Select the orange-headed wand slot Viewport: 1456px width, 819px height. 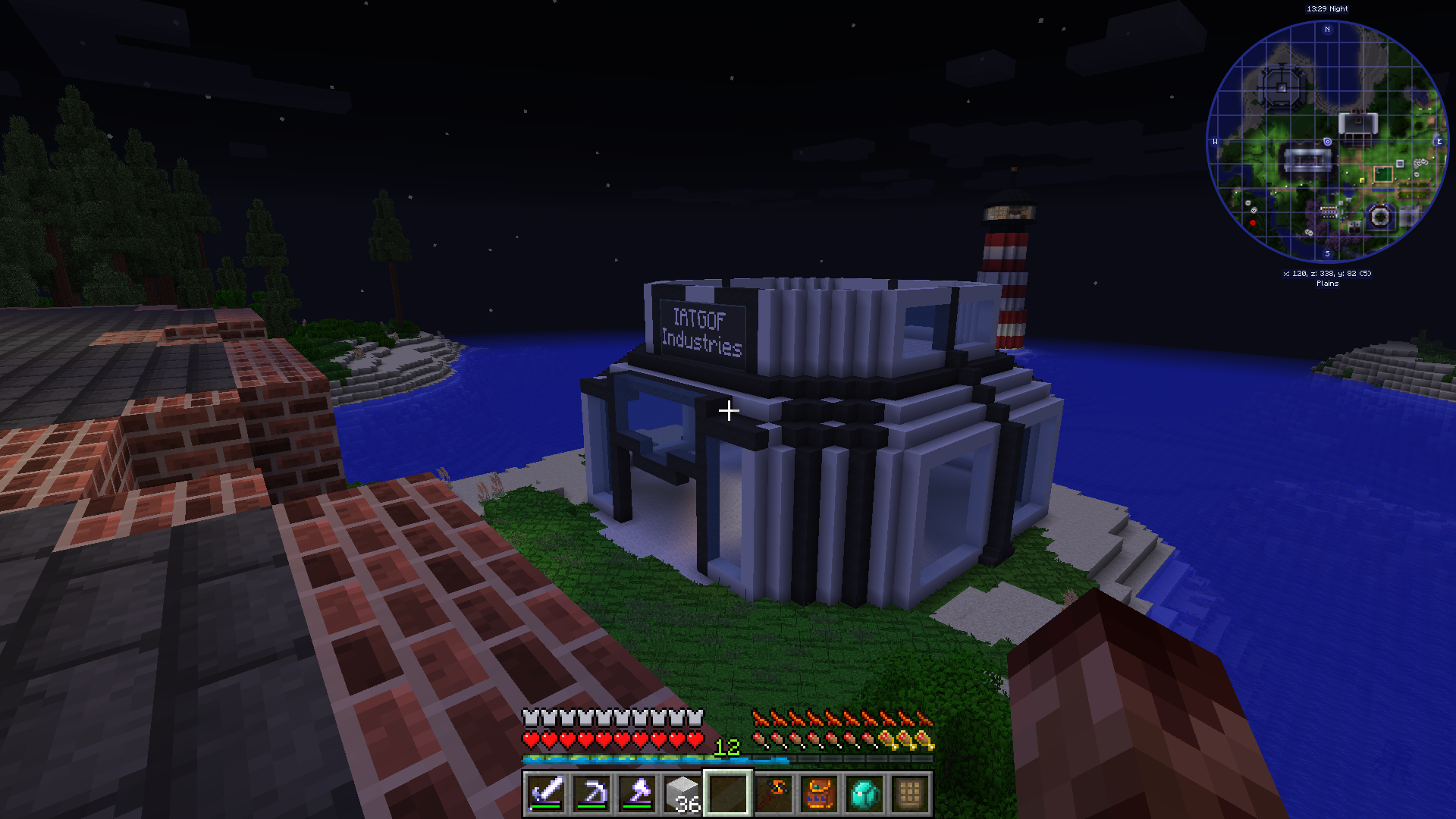(773, 793)
